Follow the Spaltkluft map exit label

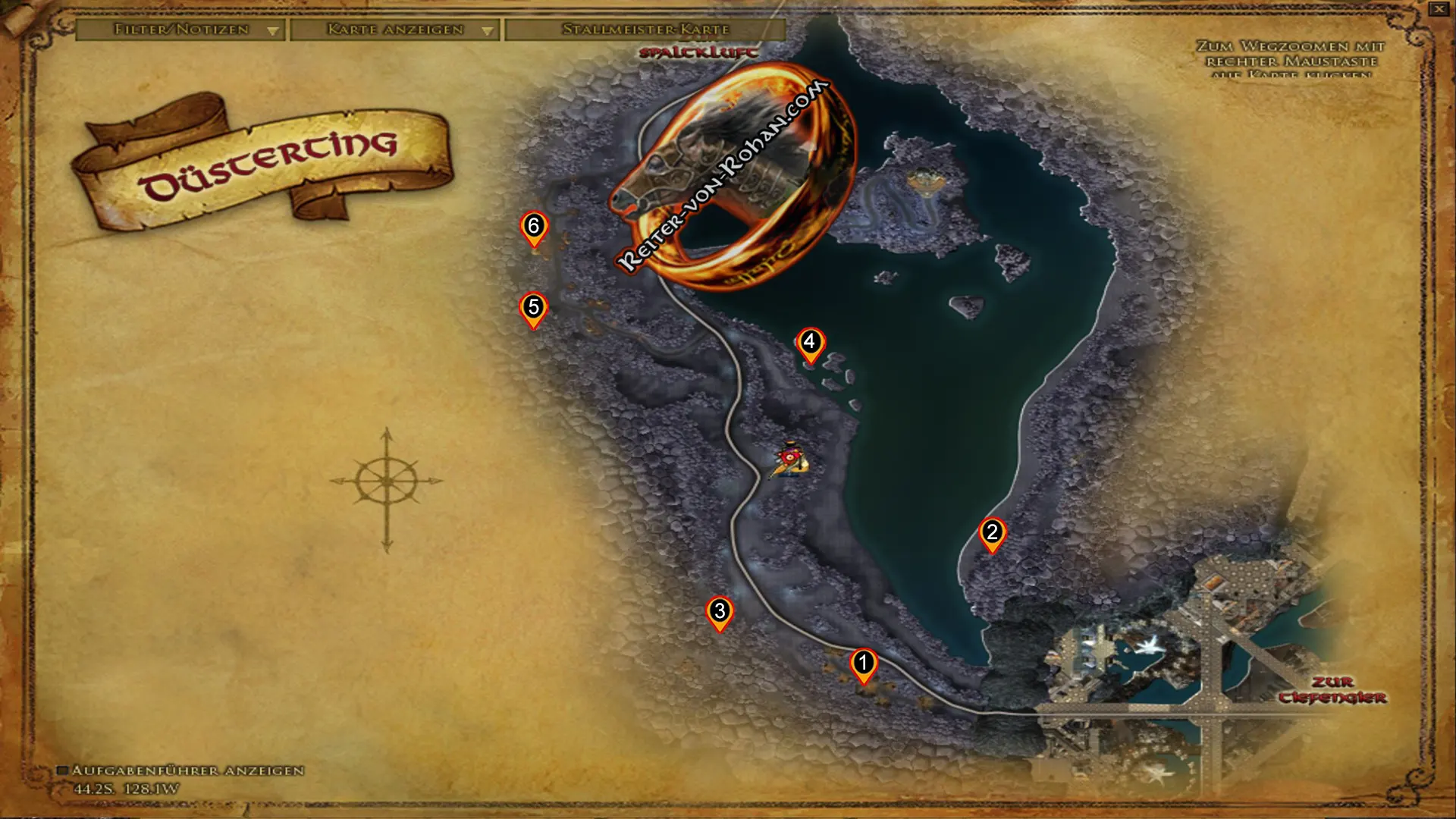point(698,52)
